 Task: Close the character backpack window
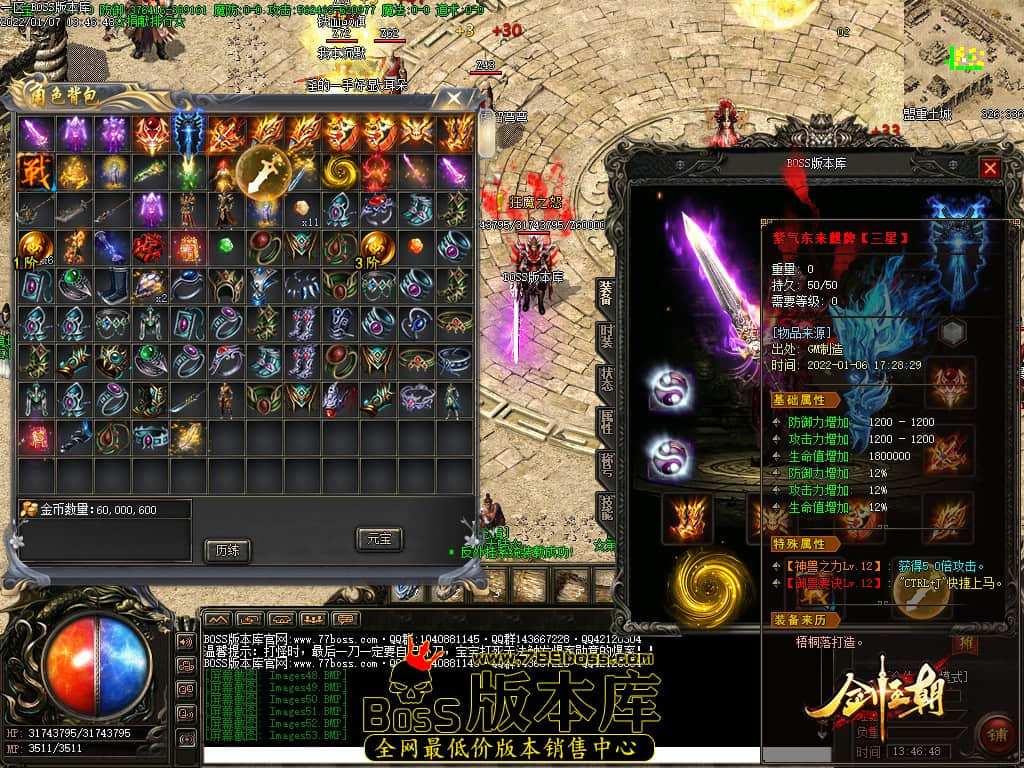point(453,98)
